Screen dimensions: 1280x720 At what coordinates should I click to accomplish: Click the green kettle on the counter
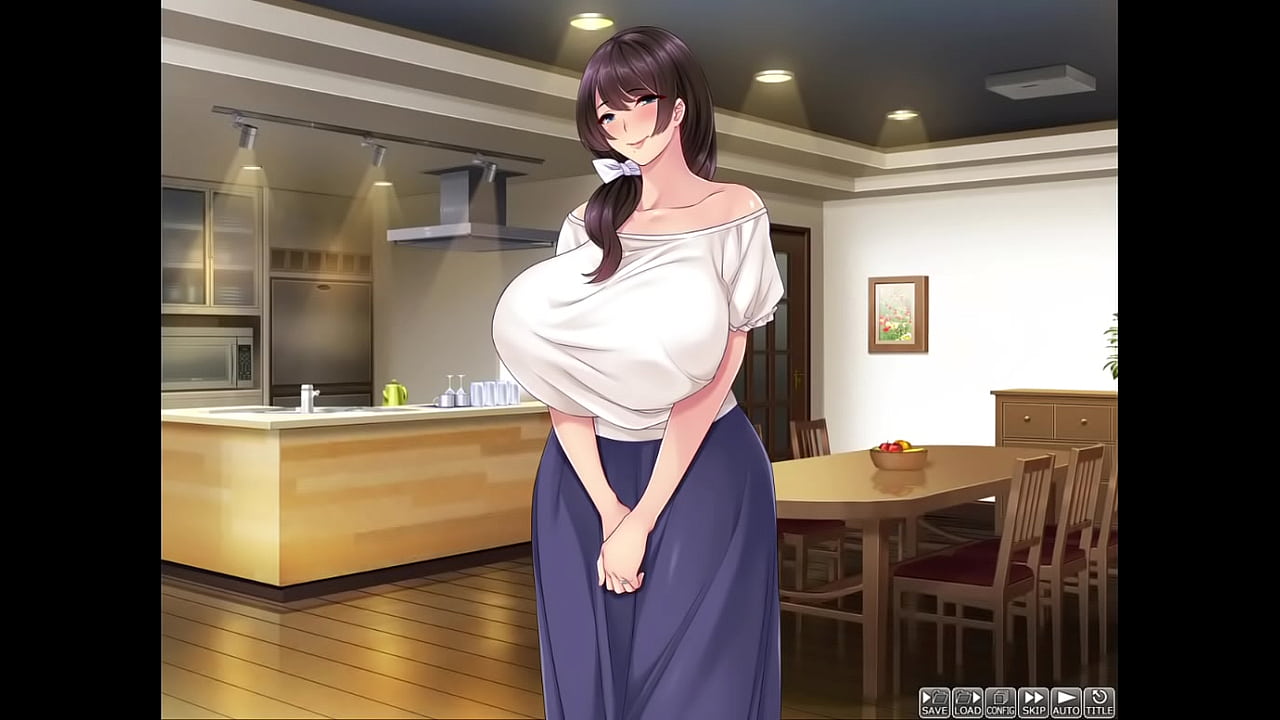pyautogui.click(x=394, y=390)
